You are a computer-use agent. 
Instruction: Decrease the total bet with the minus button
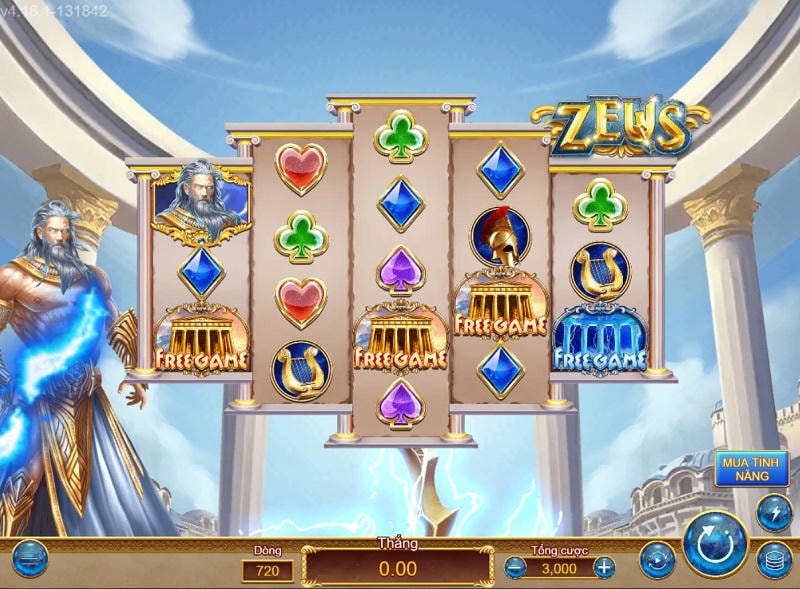(x=516, y=568)
